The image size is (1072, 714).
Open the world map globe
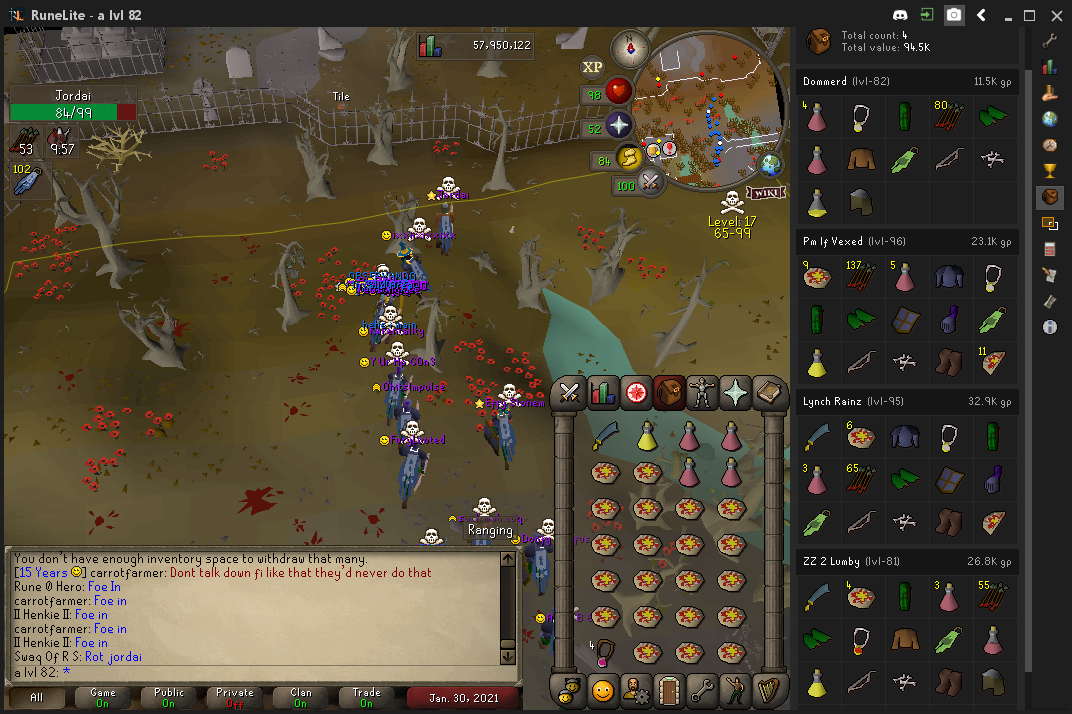click(770, 165)
